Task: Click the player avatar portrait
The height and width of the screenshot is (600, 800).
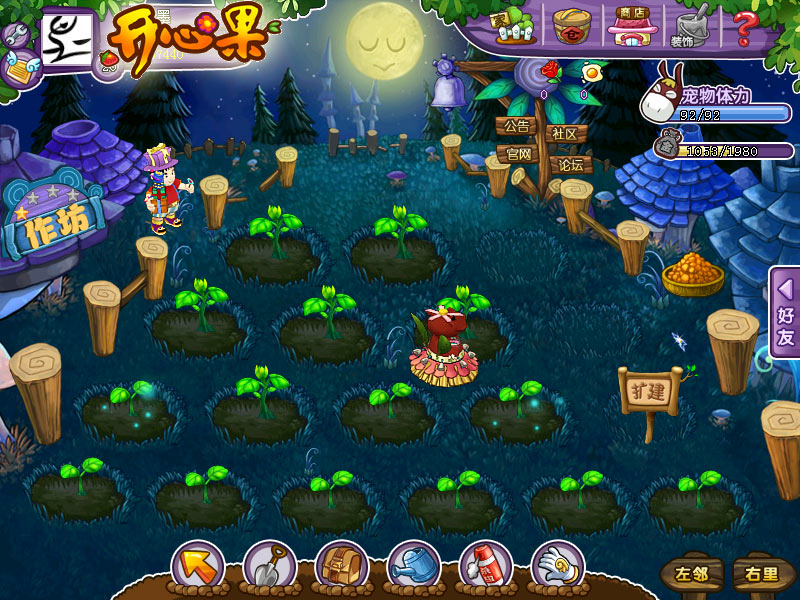Action: [66, 40]
